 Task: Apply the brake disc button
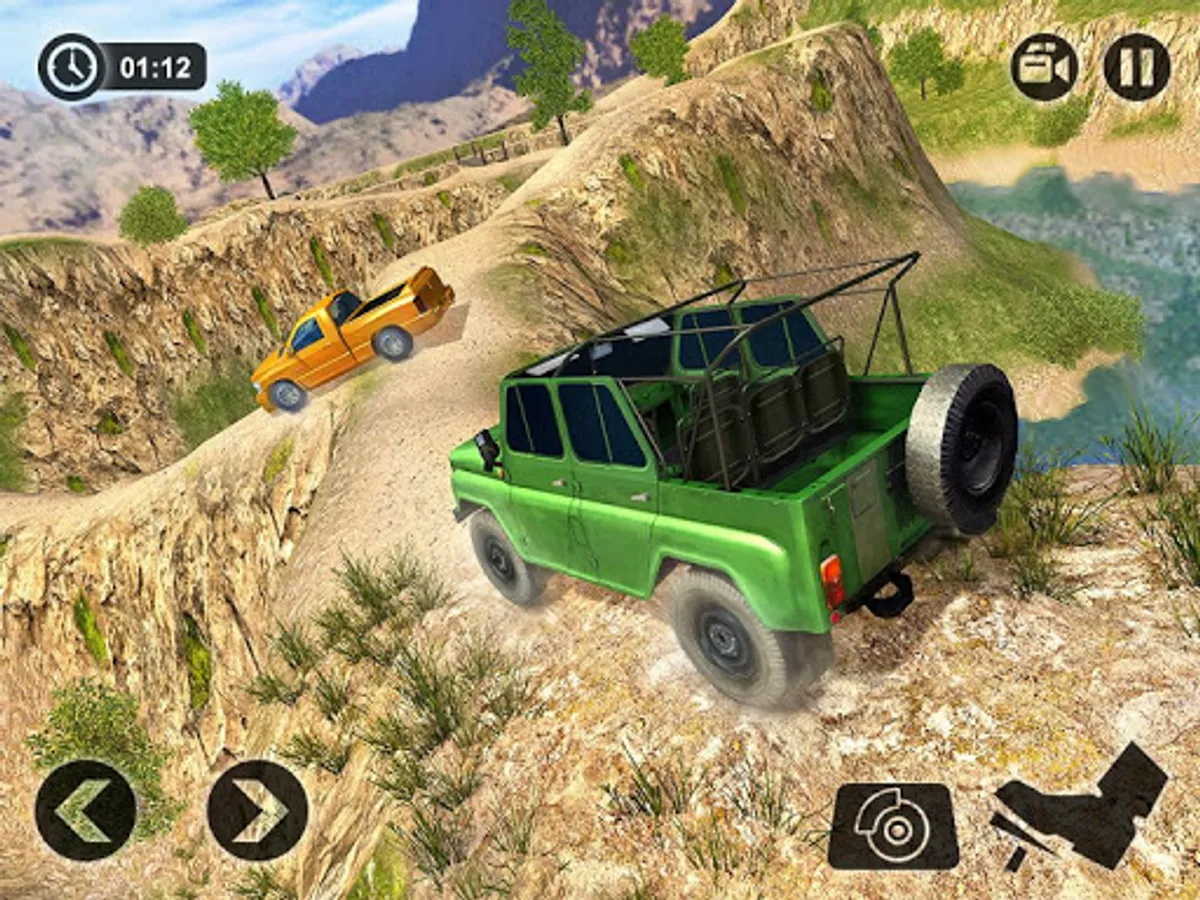(893, 825)
